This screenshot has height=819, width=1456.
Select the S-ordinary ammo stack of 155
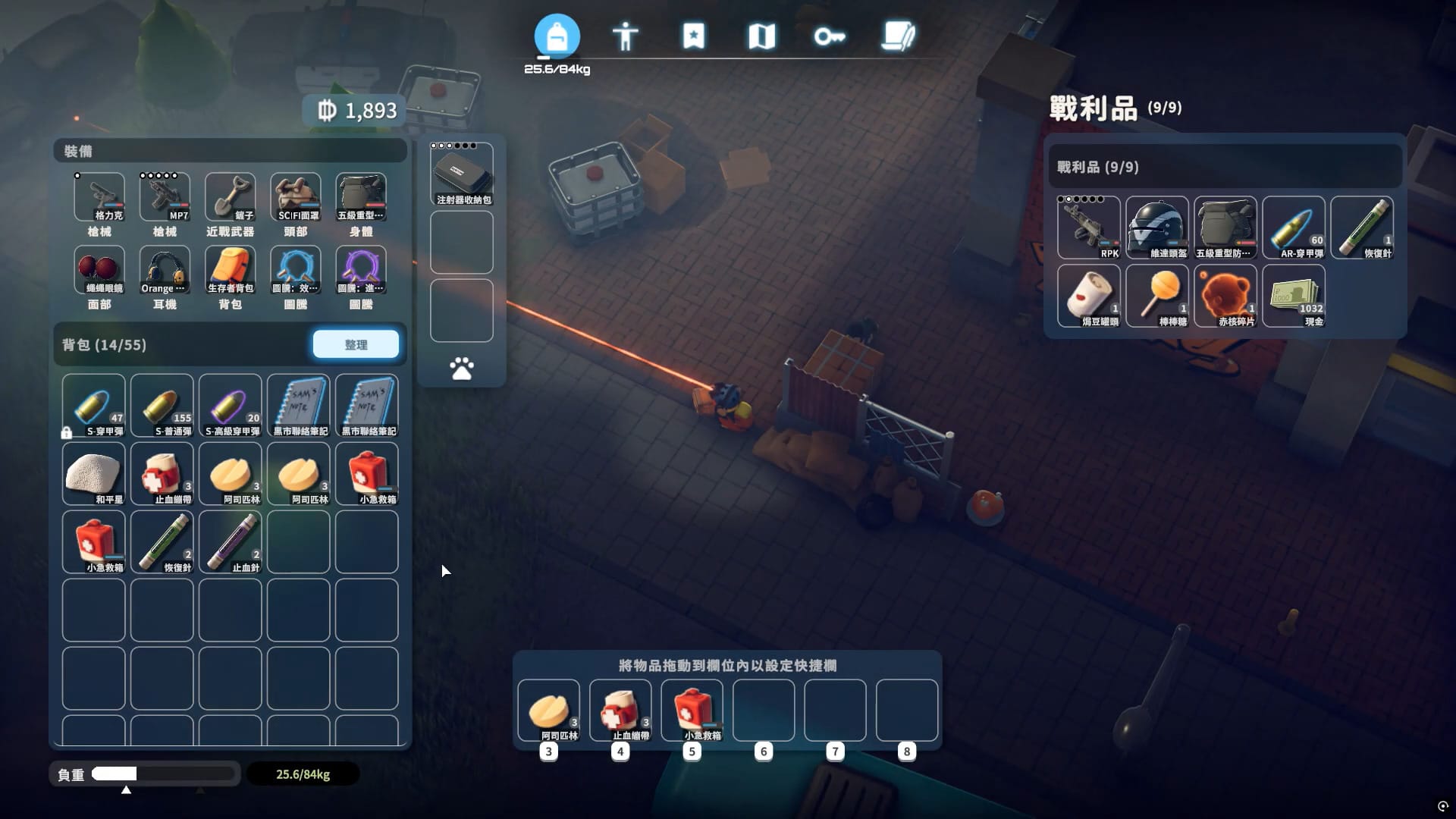click(x=162, y=406)
